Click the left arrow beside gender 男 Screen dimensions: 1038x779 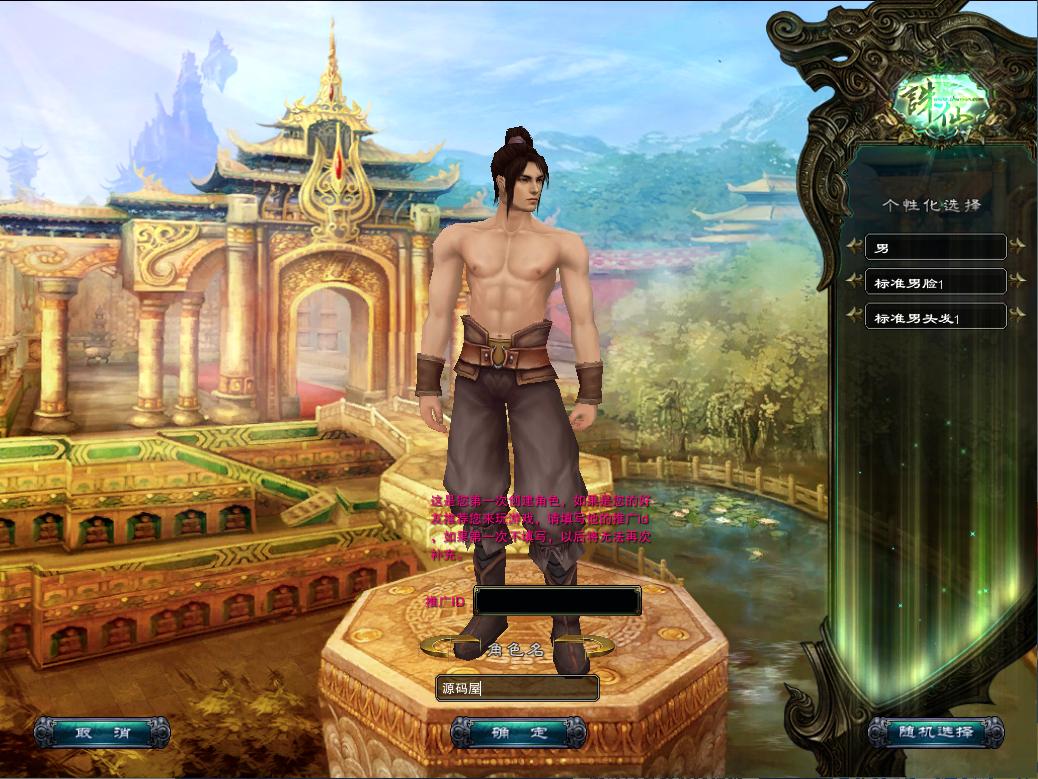tap(853, 246)
